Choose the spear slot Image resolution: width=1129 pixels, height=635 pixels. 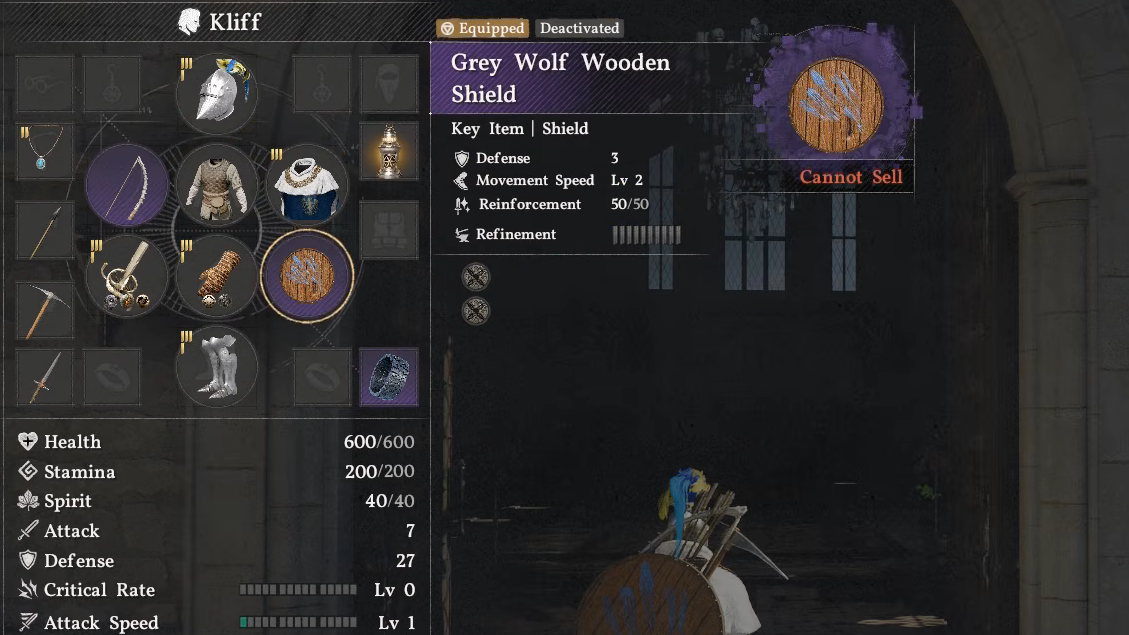[x=45, y=231]
